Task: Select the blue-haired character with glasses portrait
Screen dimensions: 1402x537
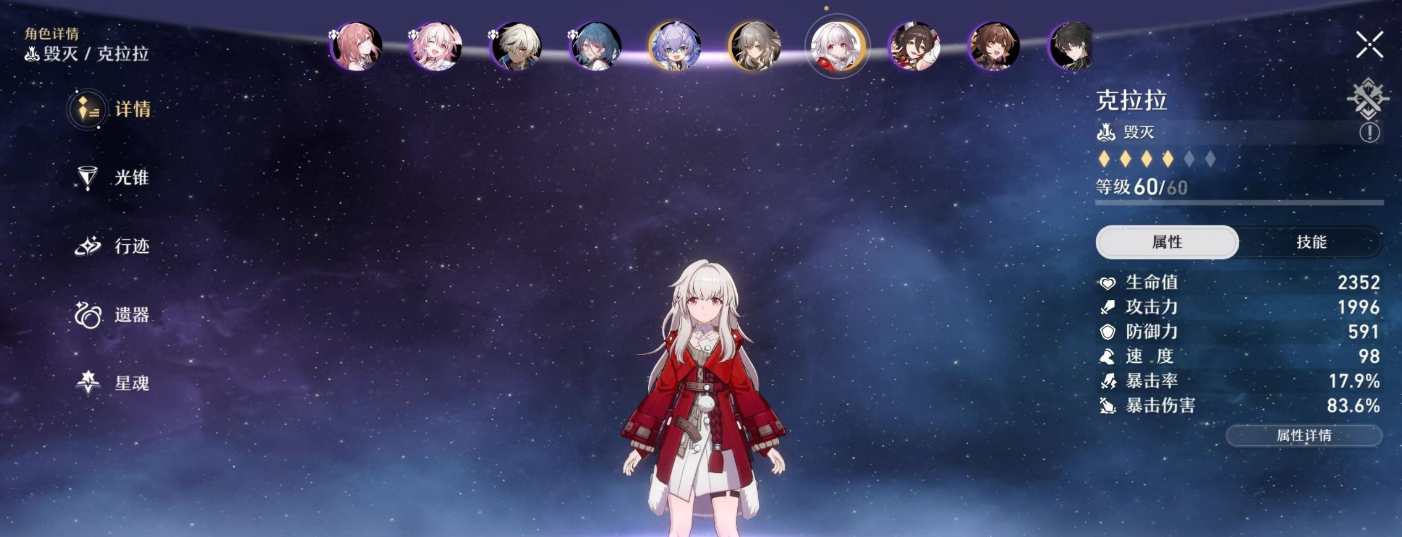Action: click(x=596, y=46)
